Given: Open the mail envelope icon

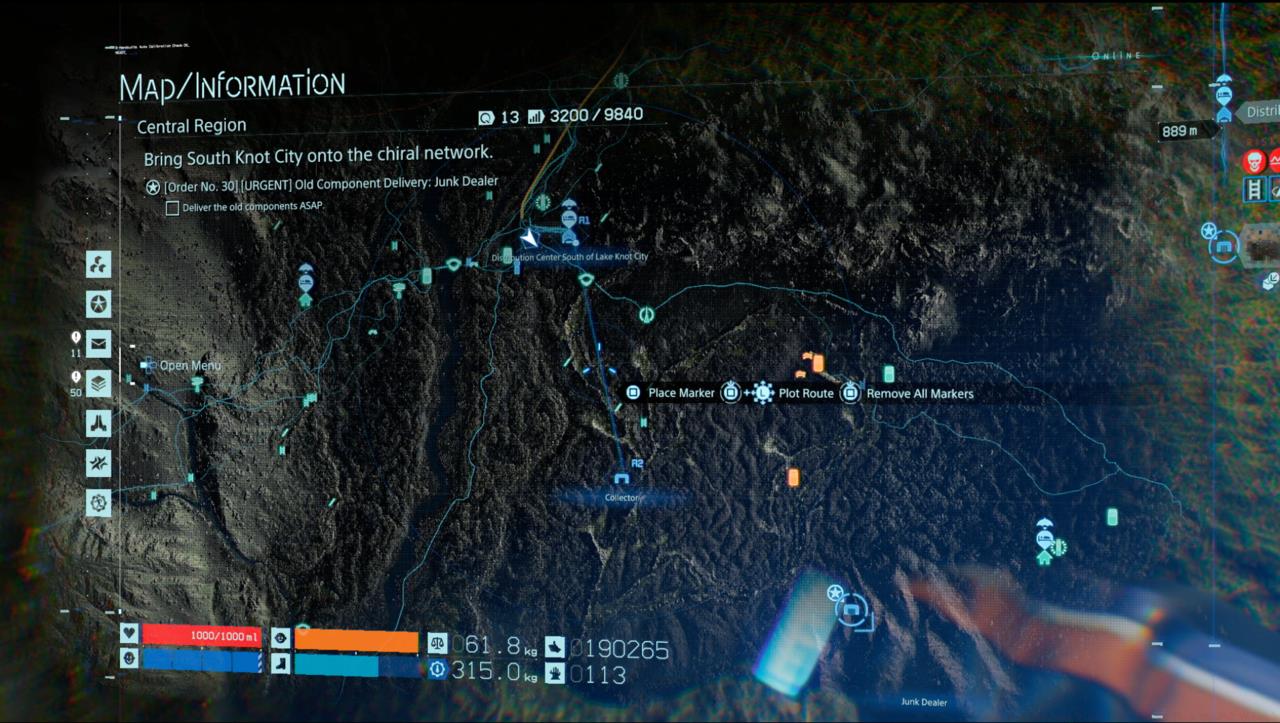Looking at the screenshot, I should (x=98, y=344).
